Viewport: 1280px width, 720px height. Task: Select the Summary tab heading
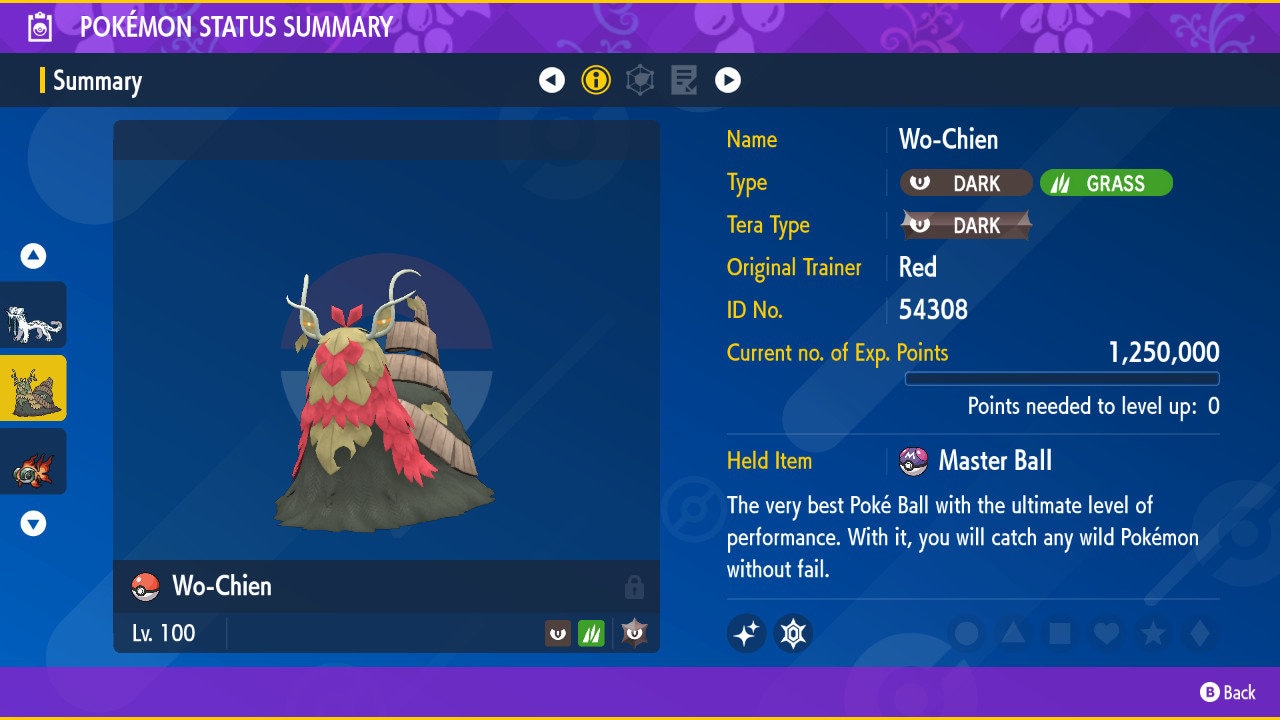click(x=97, y=81)
